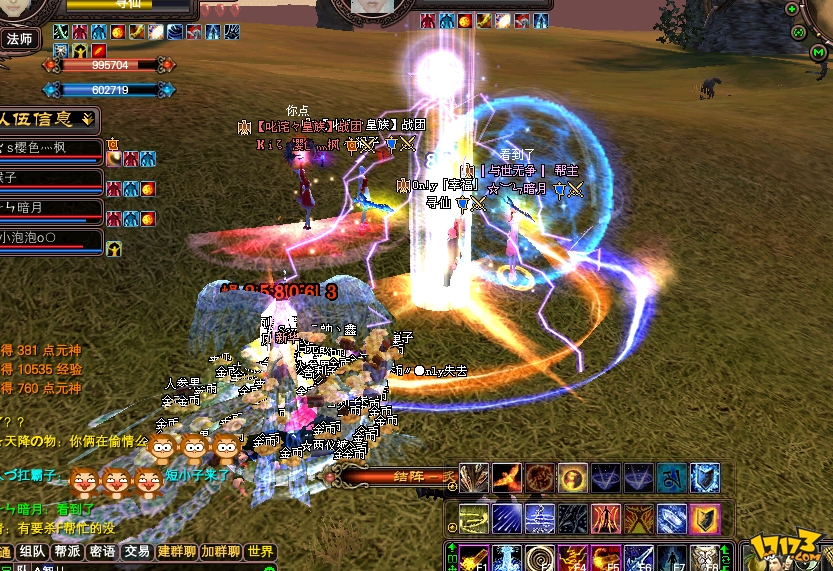Select the 交易 trade chat channel
This screenshot has height=571, width=833.
pyautogui.click(x=136, y=551)
